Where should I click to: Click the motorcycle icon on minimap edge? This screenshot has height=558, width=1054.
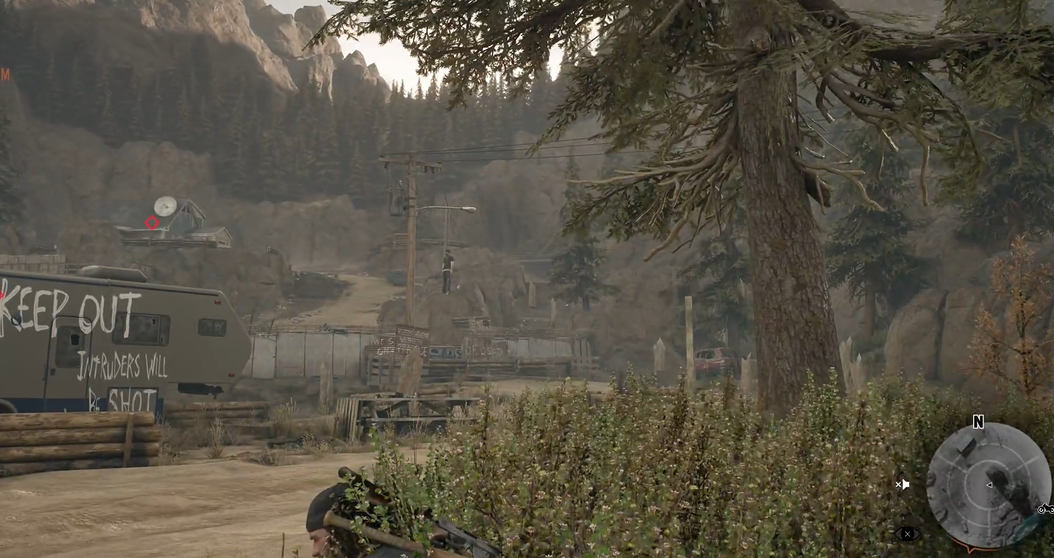point(1044,510)
